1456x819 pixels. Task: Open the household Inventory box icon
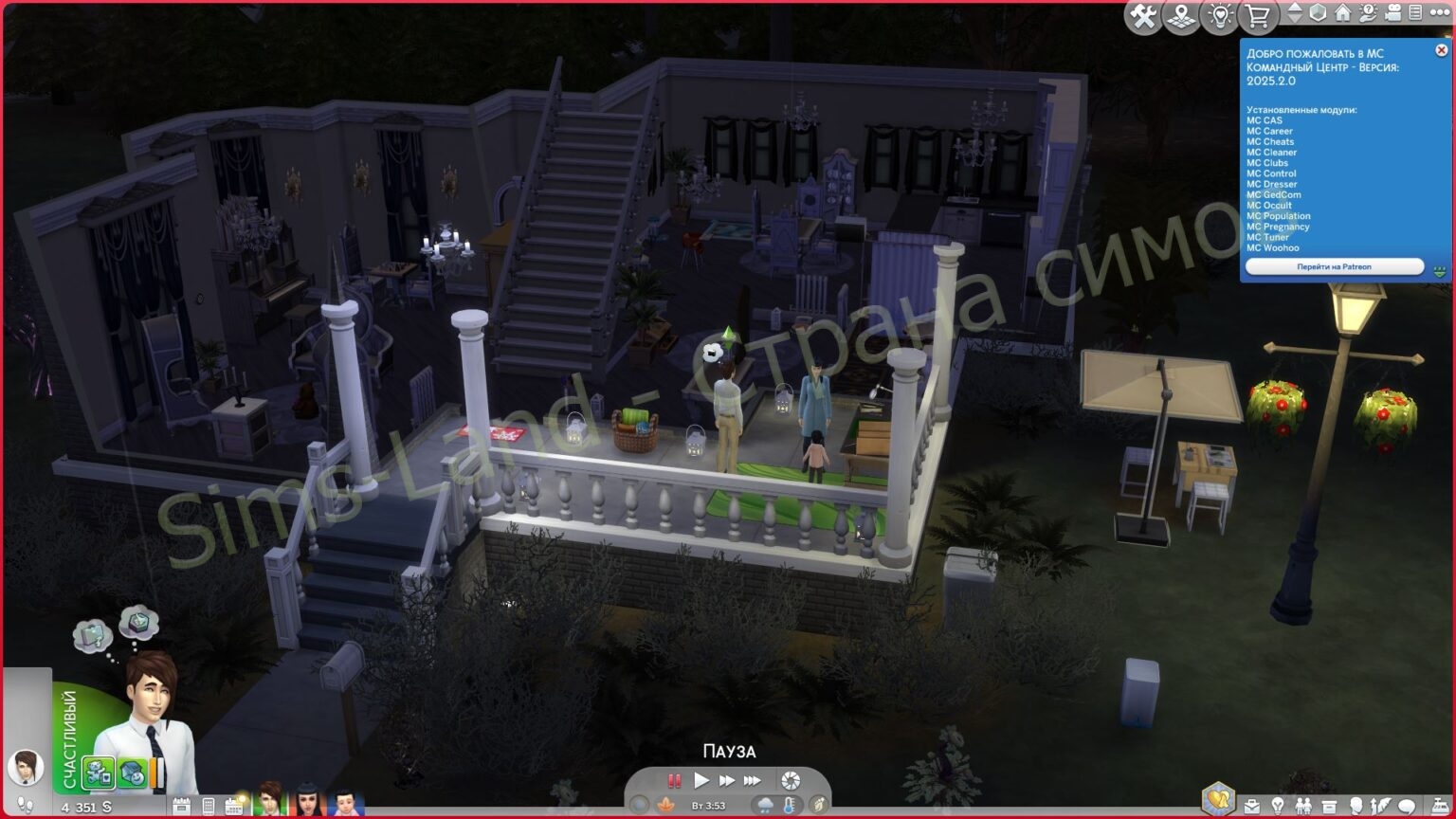(x=1329, y=805)
